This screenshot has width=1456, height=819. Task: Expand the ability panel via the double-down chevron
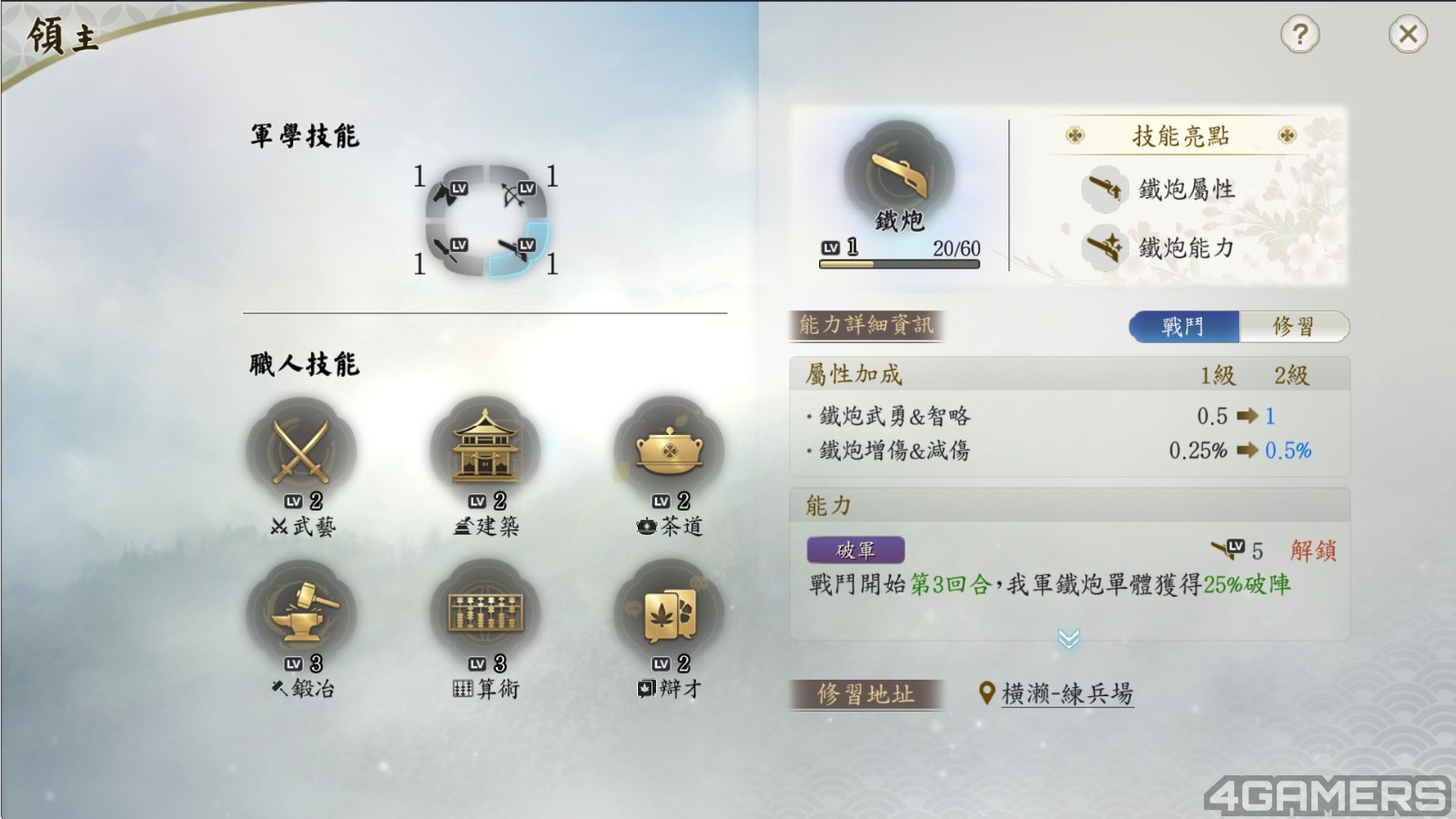[x=1069, y=640]
